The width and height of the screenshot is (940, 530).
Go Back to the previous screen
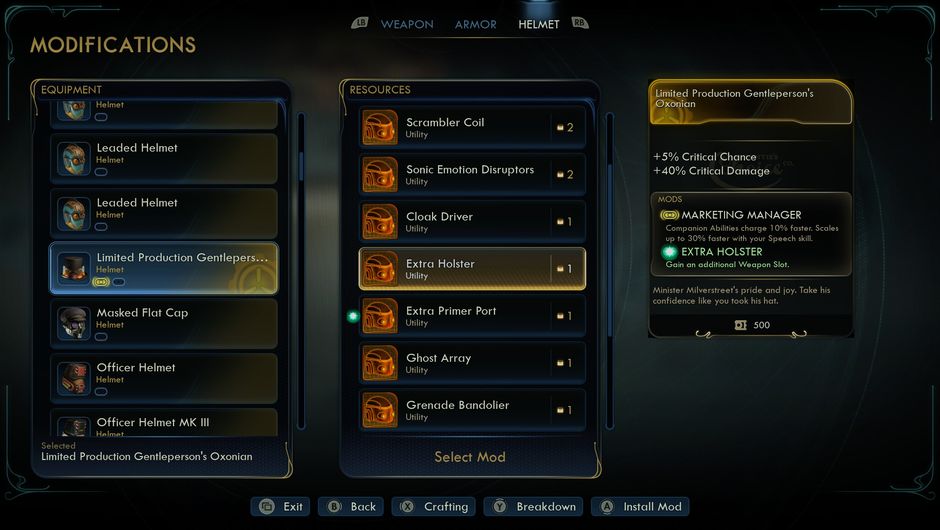pos(351,507)
